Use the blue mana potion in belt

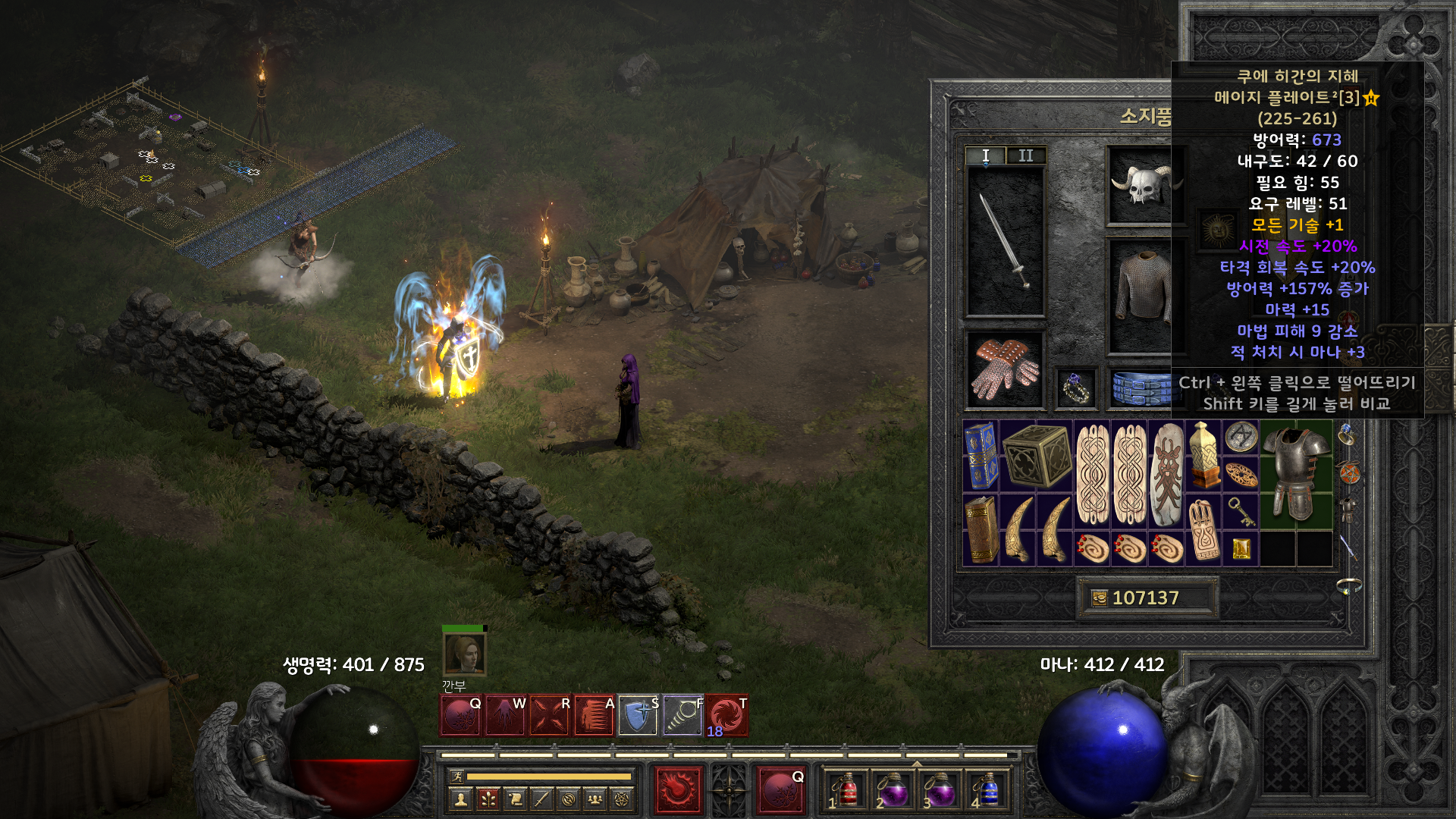pyautogui.click(x=987, y=791)
